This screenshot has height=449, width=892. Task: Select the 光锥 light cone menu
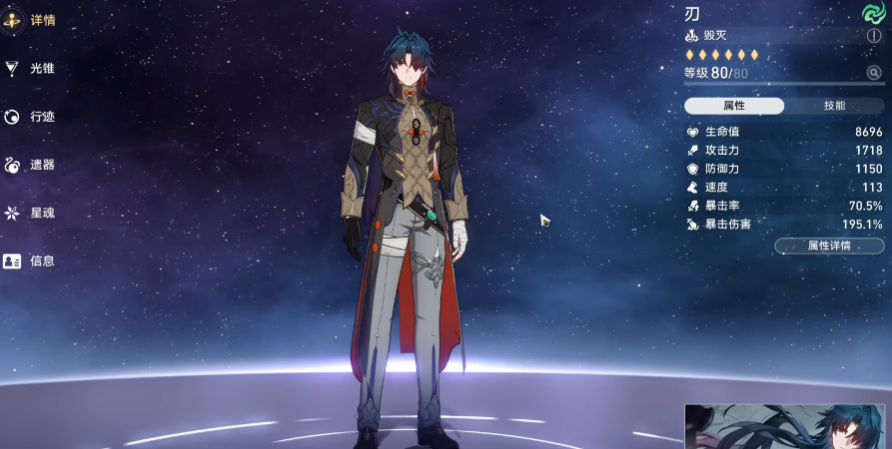click(x=28, y=68)
